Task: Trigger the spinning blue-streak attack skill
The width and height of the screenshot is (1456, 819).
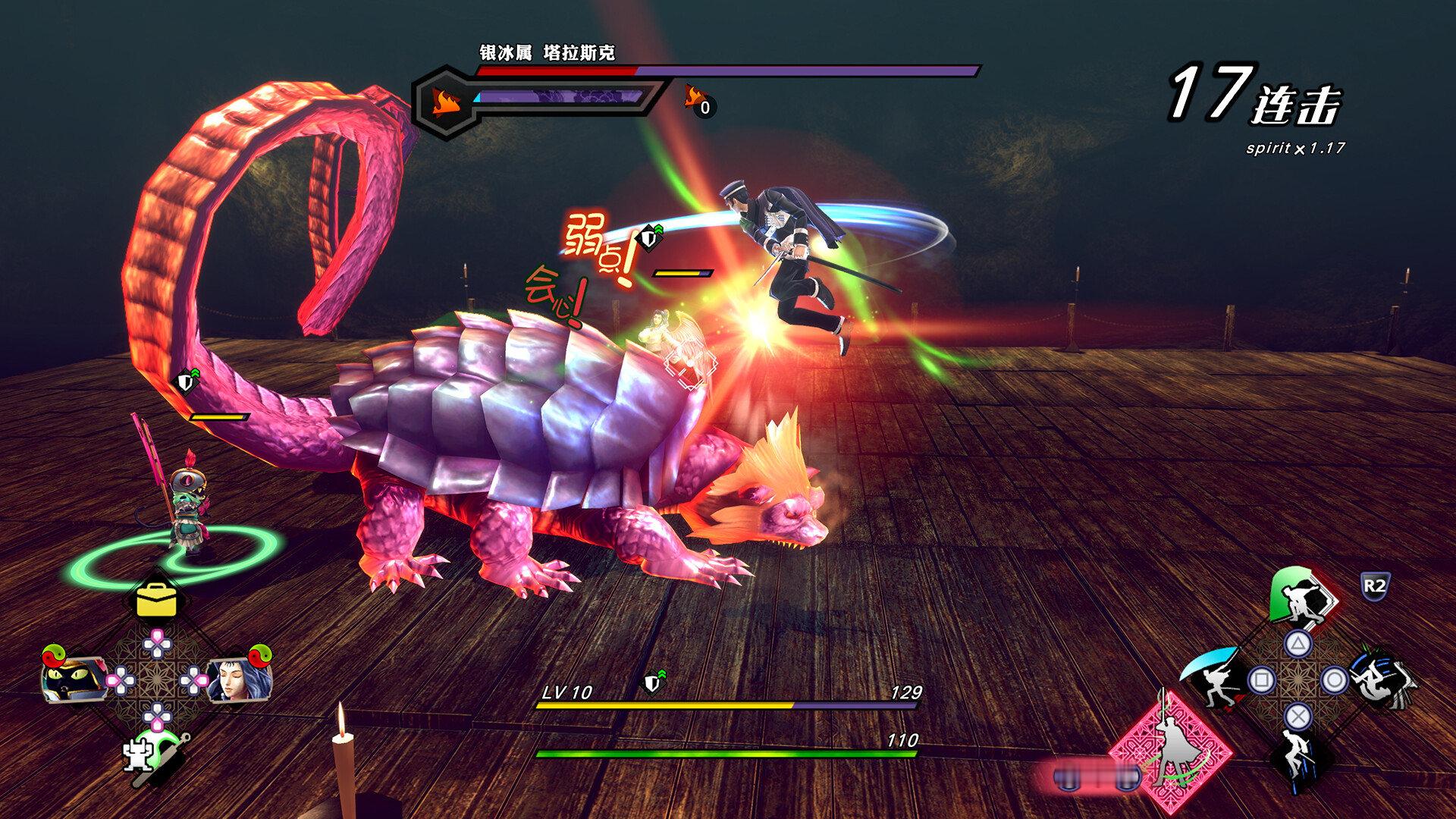Action: 1382,677
